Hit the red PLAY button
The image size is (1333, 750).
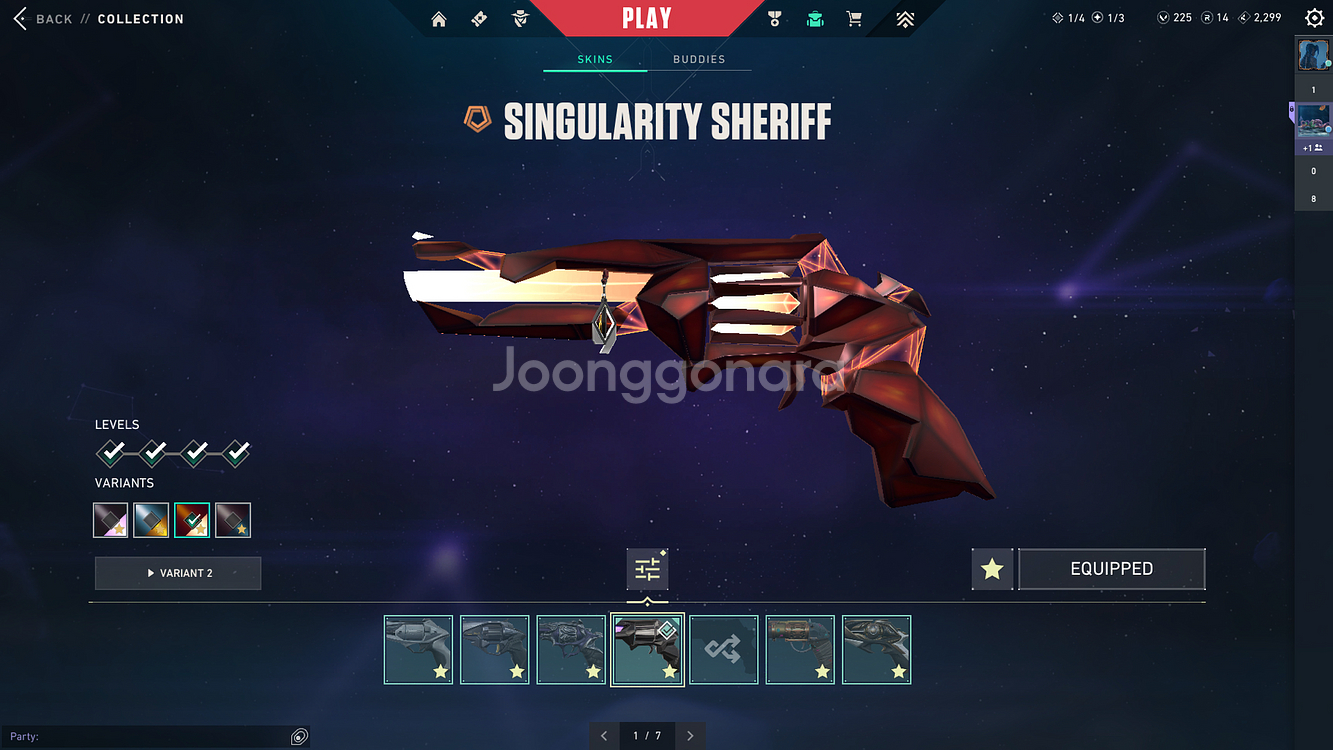tap(646, 18)
